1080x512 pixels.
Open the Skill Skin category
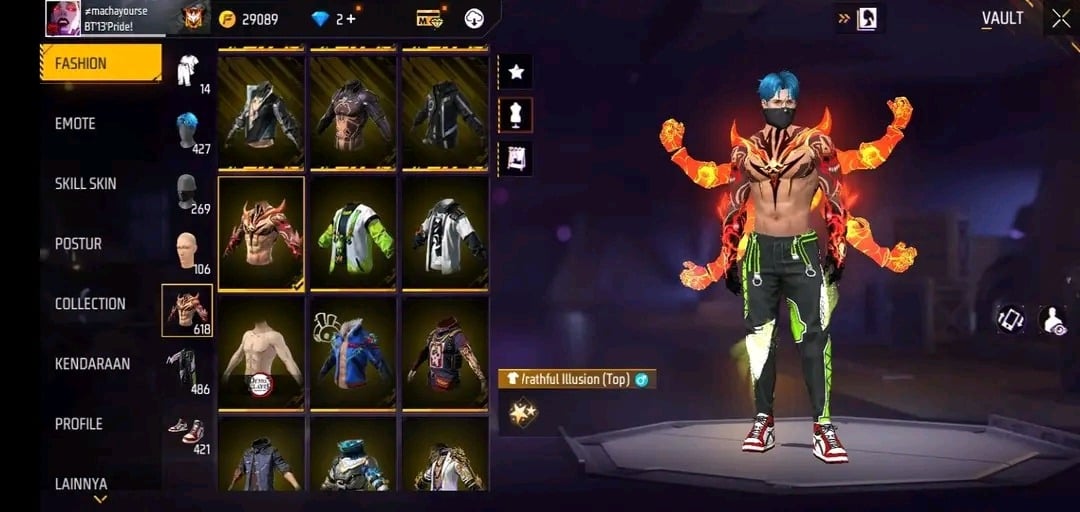86,183
